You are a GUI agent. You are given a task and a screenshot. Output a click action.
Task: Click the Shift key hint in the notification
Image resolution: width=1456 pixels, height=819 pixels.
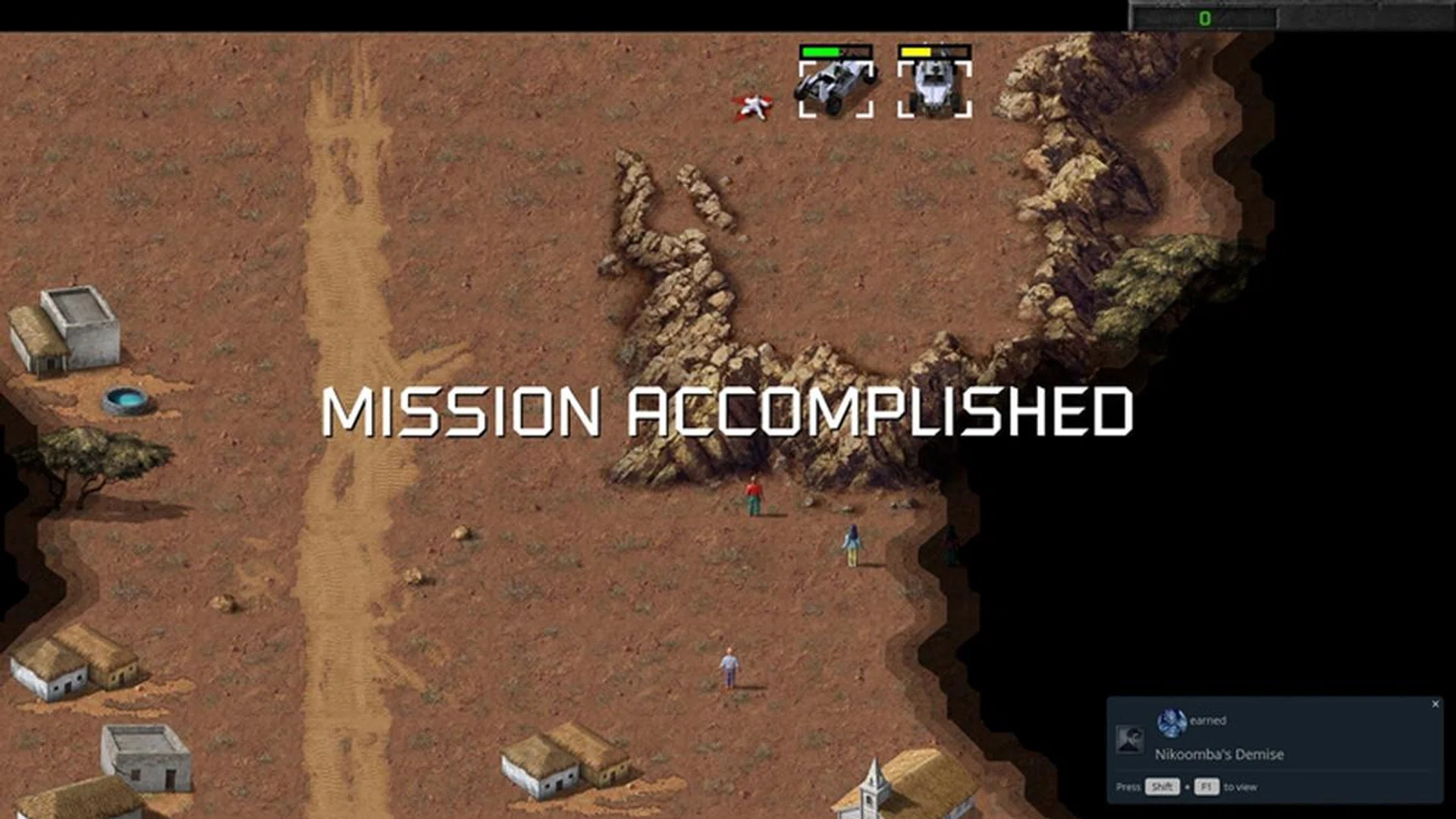[1163, 788]
